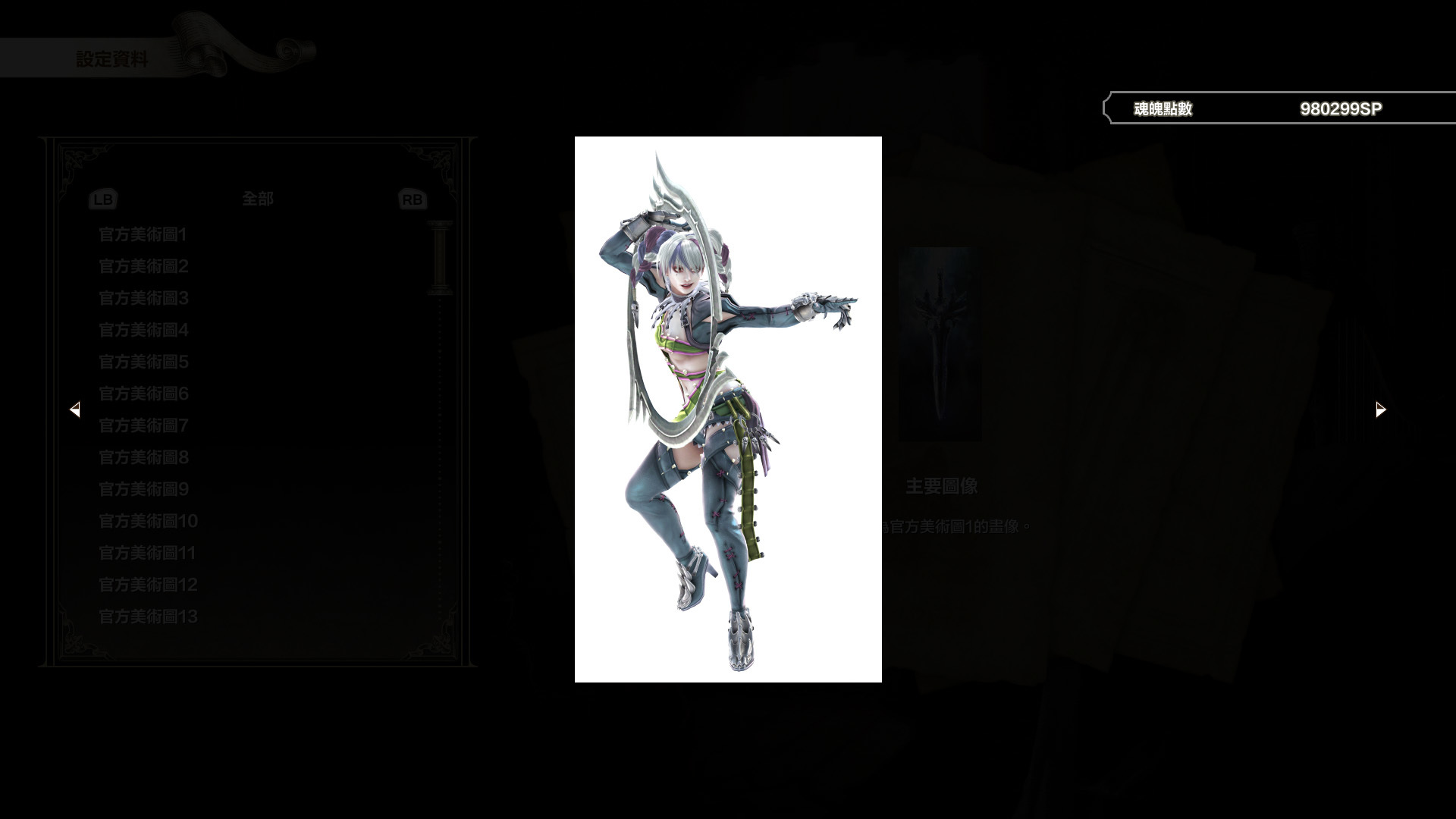This screenshot has width=1456, height=819.
Task: Select 官方美術圖7 in the gallery list
Action: click(x=143, y=426)
